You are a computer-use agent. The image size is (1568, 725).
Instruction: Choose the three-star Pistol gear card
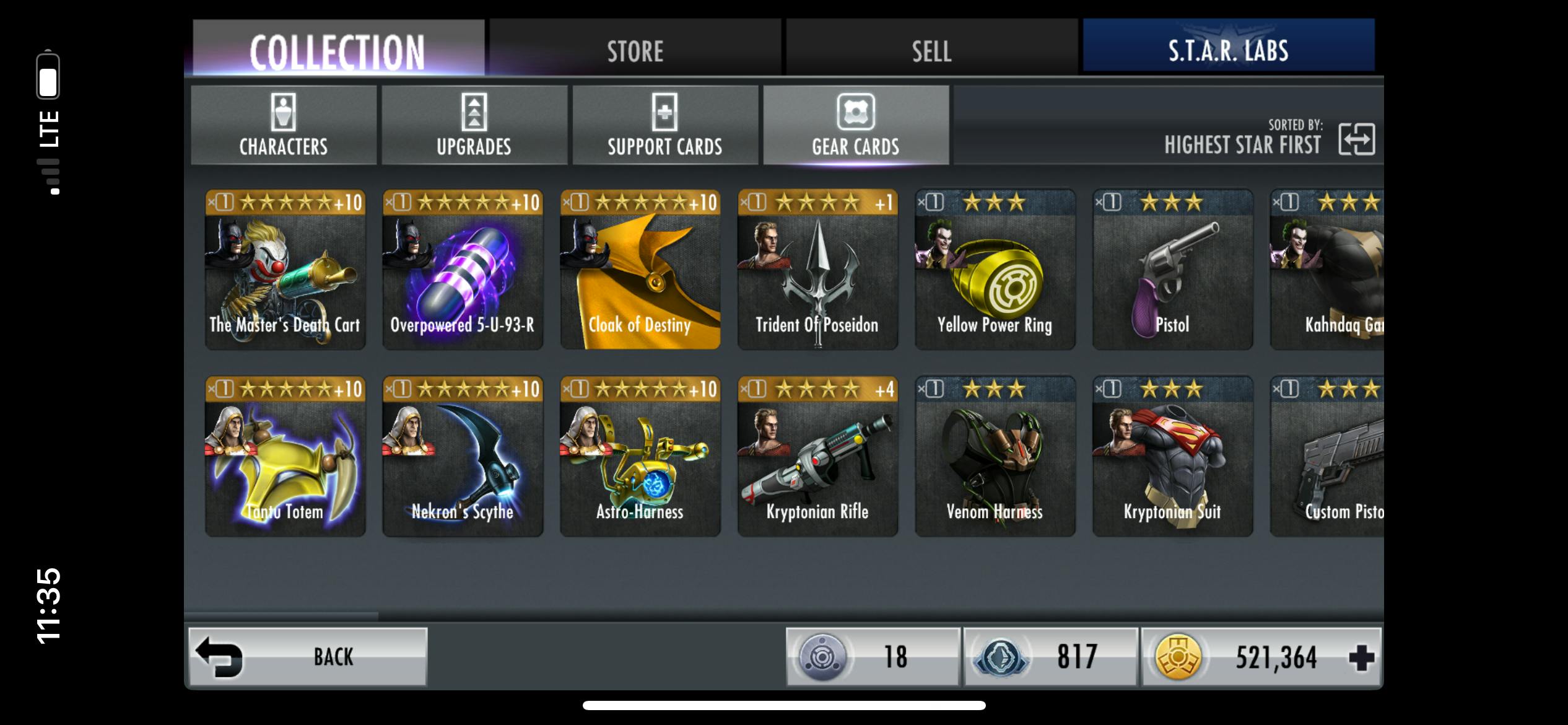(1172, 270)
